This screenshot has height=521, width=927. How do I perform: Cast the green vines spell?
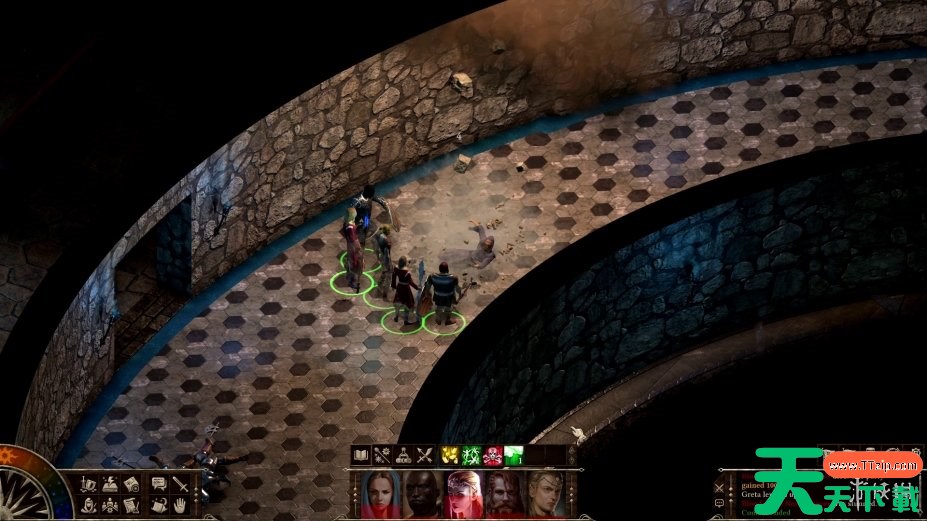pyautogui.click(x=471, y=456)
